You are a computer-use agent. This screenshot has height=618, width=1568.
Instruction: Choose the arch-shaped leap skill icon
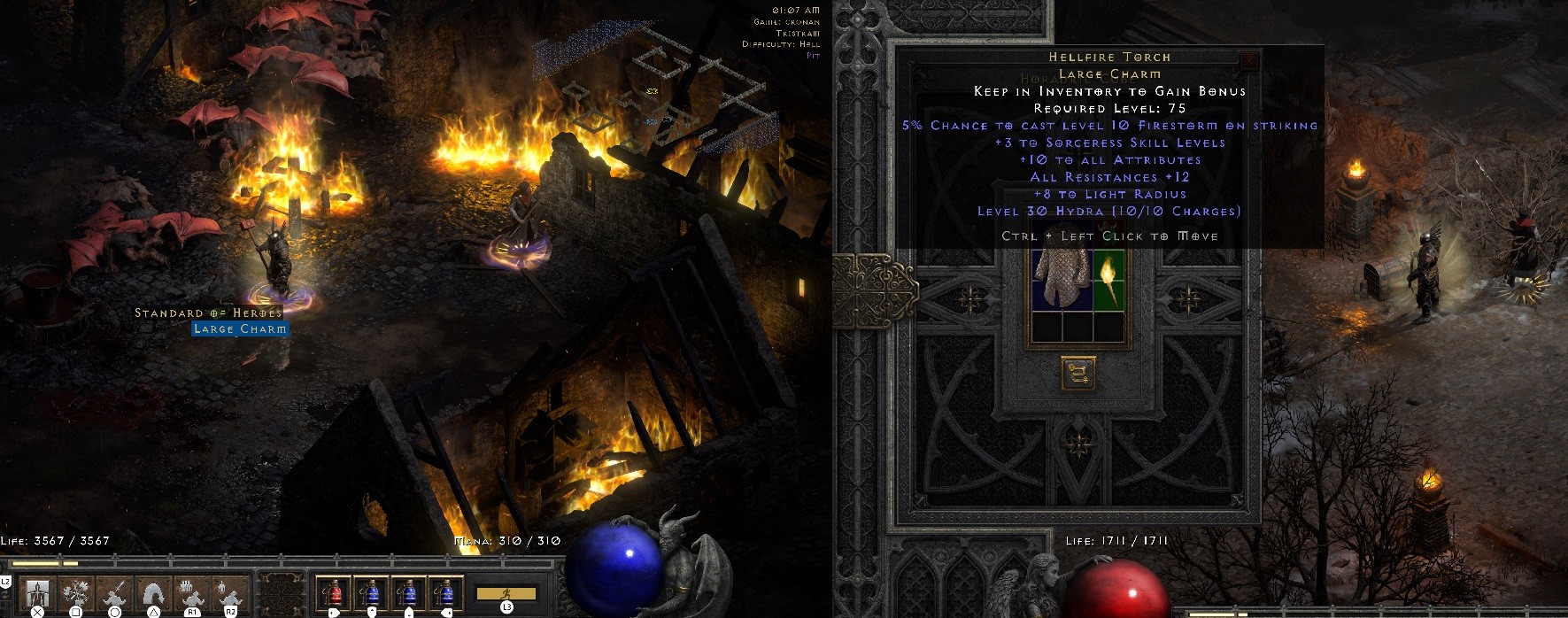point(153,592)
